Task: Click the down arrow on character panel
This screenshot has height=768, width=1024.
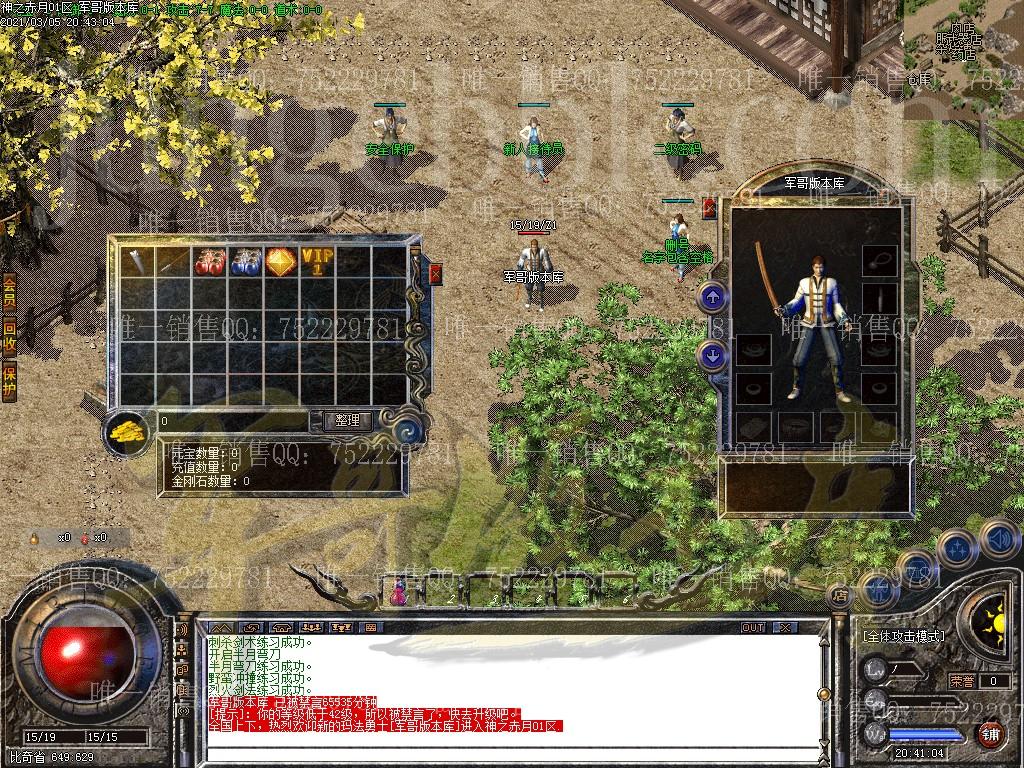Action: click(x=712, y=354)
